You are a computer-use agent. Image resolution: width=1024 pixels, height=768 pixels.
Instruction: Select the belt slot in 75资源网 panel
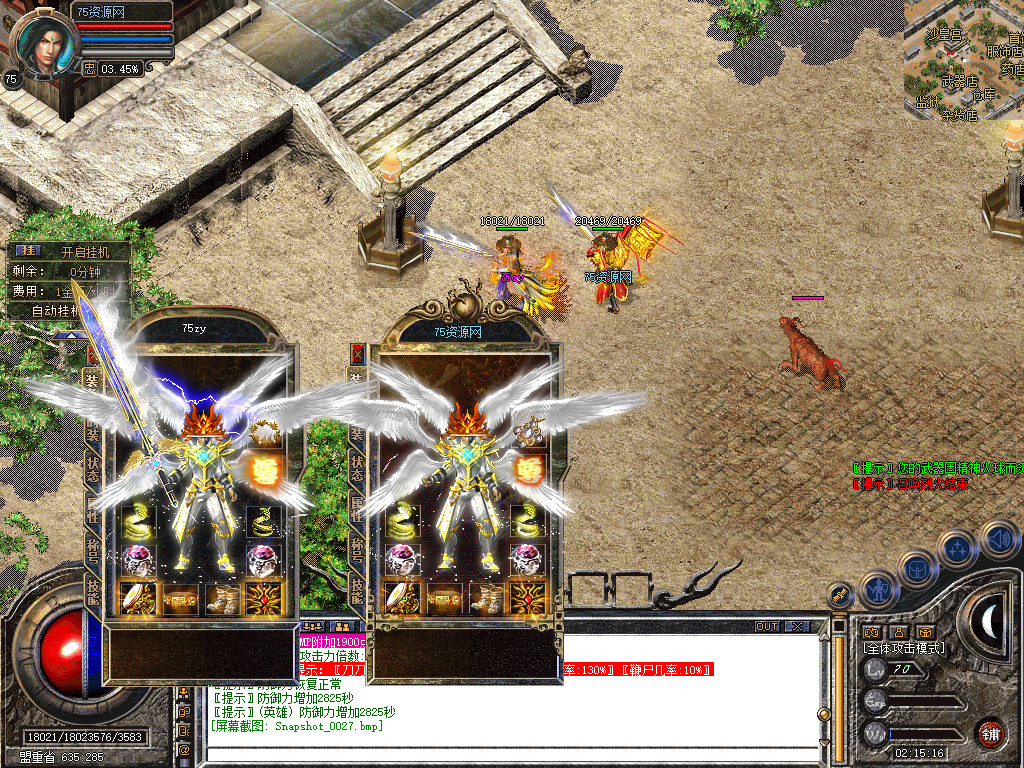tap(445, 598)
